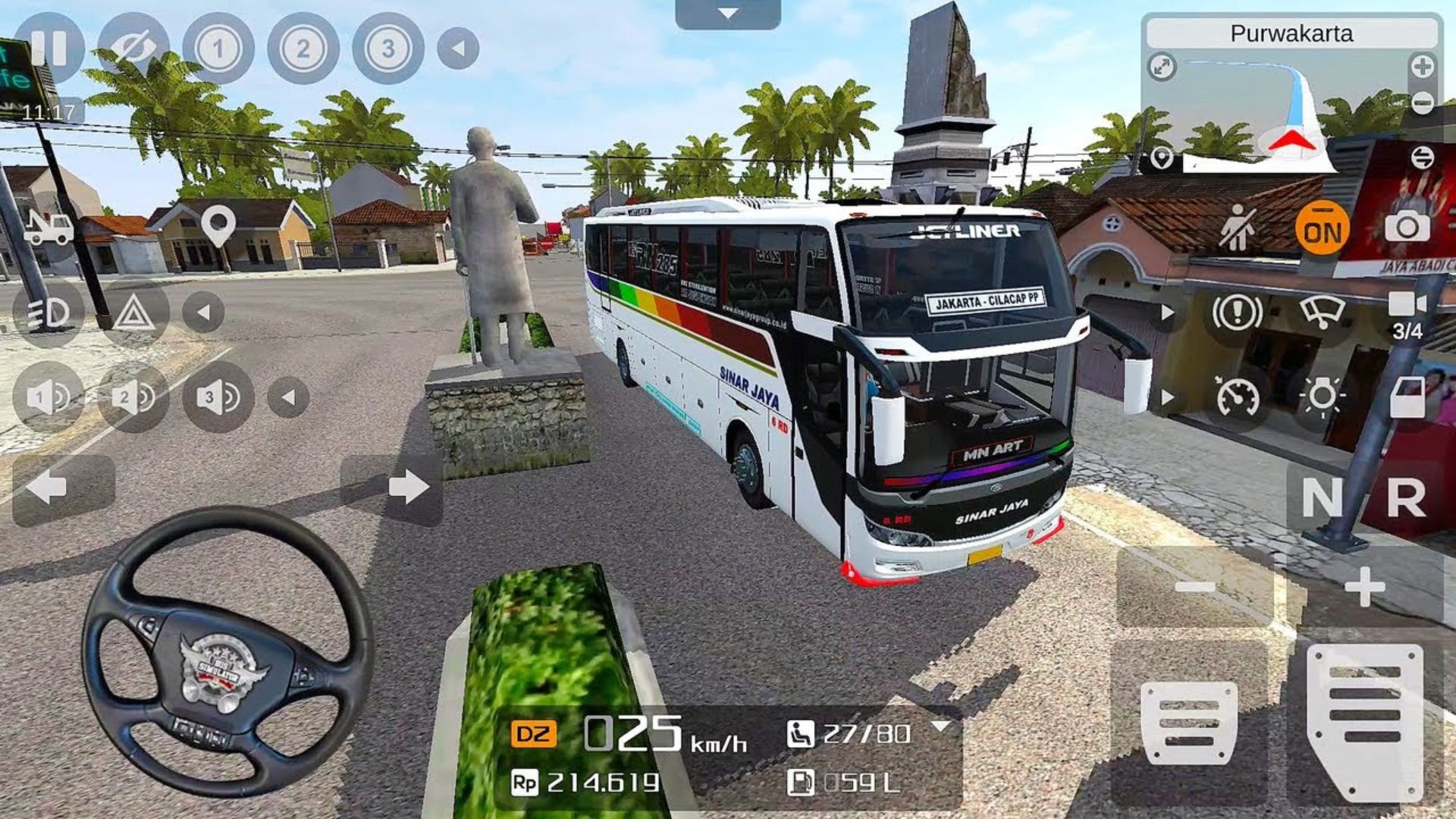Activate the hazard warning triangle
The width and height of the screenshot is (1456, 819).
133,312
